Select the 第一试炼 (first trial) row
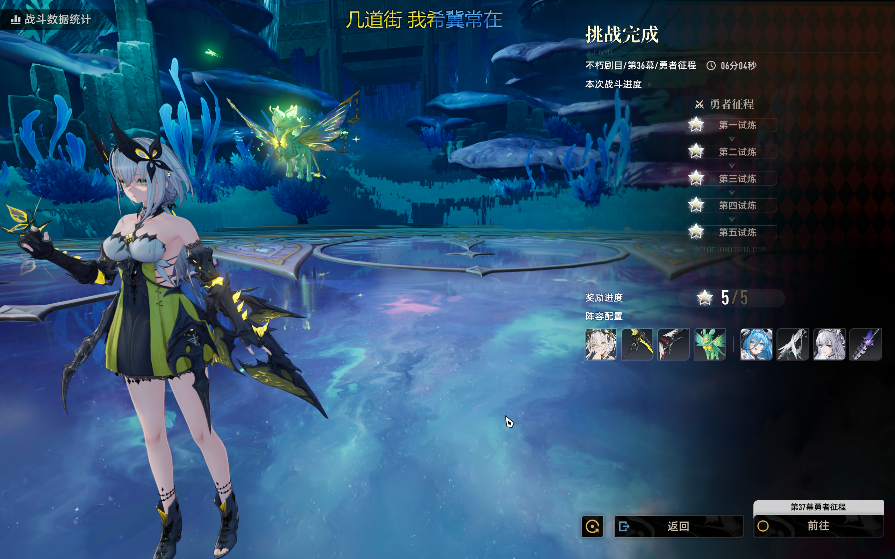The image size is (895, 559). [x=736, y=125]
